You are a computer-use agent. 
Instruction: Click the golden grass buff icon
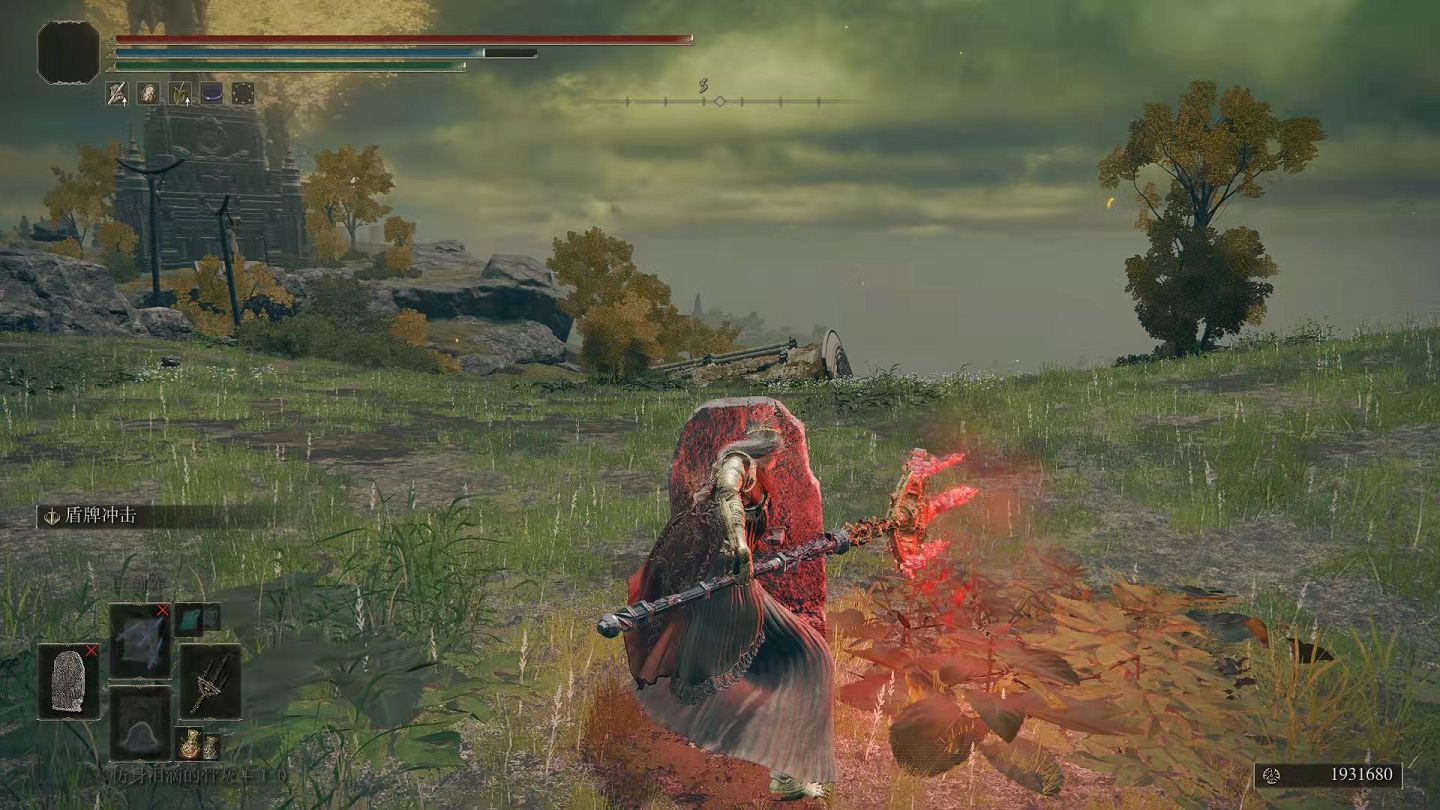coord(180,94)
